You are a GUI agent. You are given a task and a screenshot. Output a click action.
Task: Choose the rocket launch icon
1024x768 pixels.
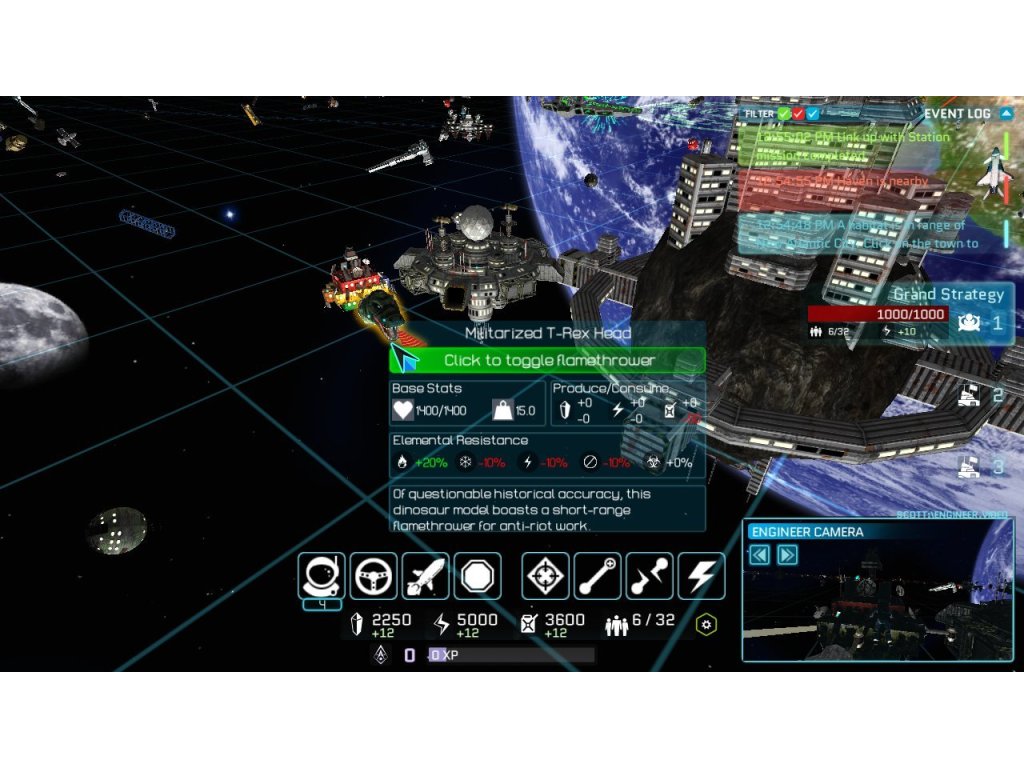425,576
